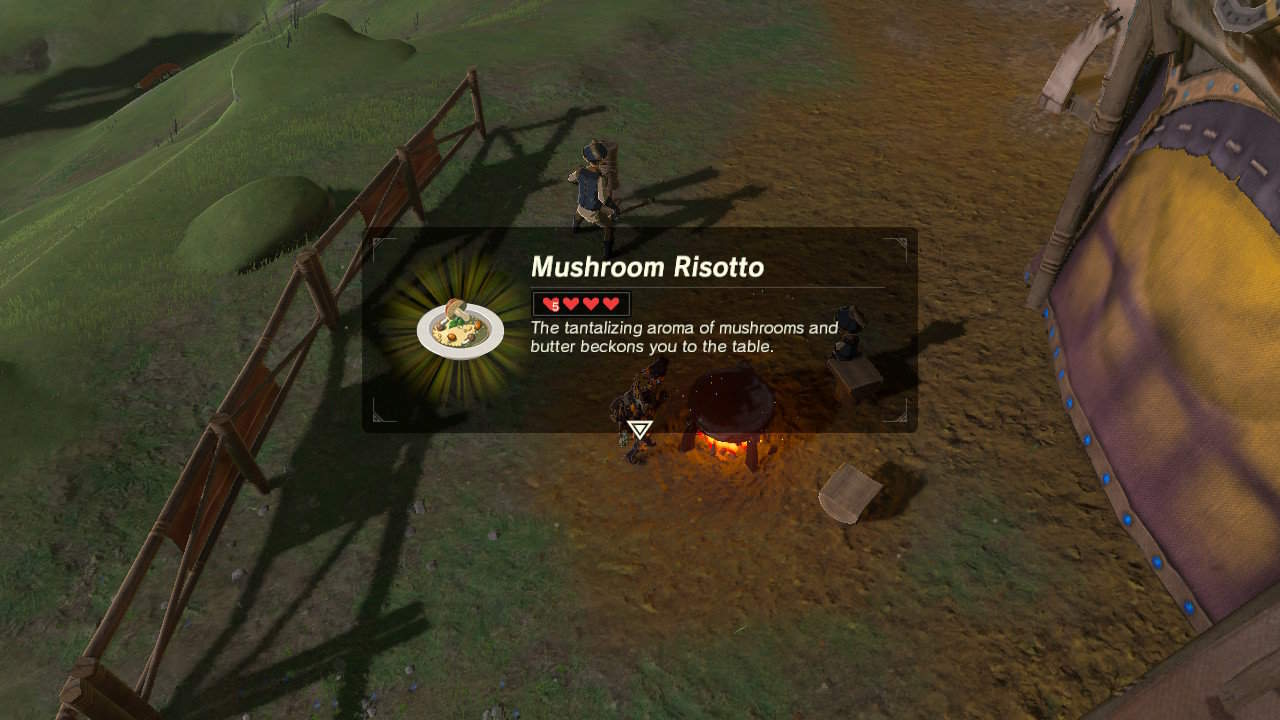Viewport: 1280px width, 720px height.
Task: Click the first heart in the recovery meter
Action: coord(549,301)
